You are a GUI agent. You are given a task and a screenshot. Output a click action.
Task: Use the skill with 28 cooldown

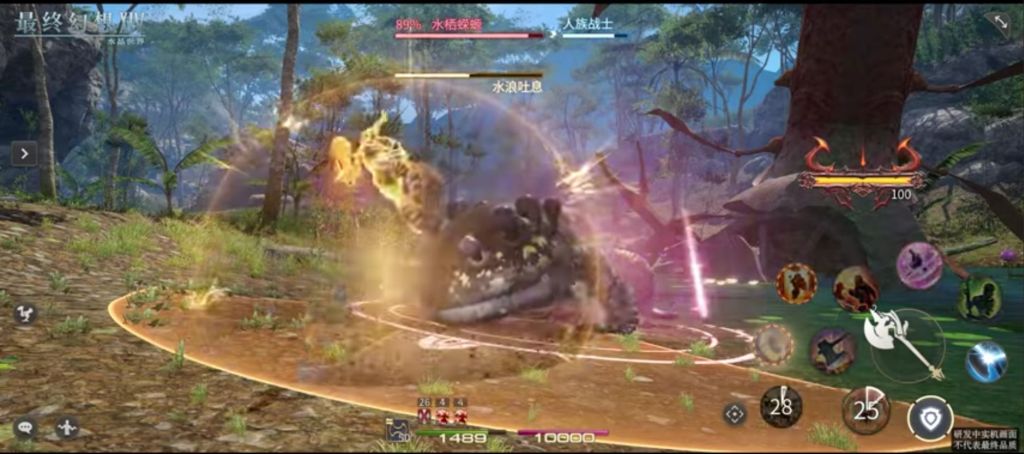[781, 406]
